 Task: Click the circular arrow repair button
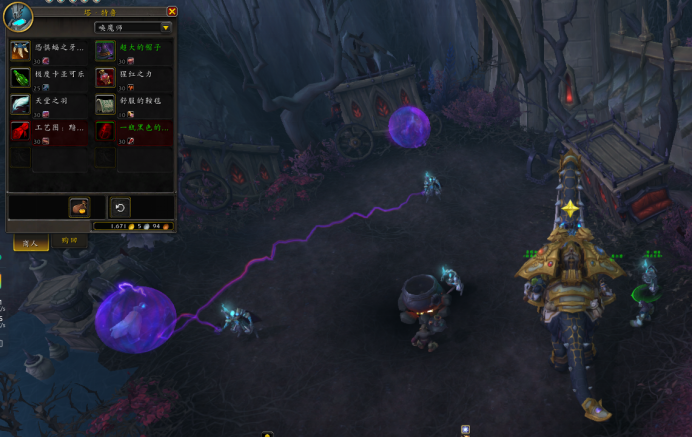119,207
